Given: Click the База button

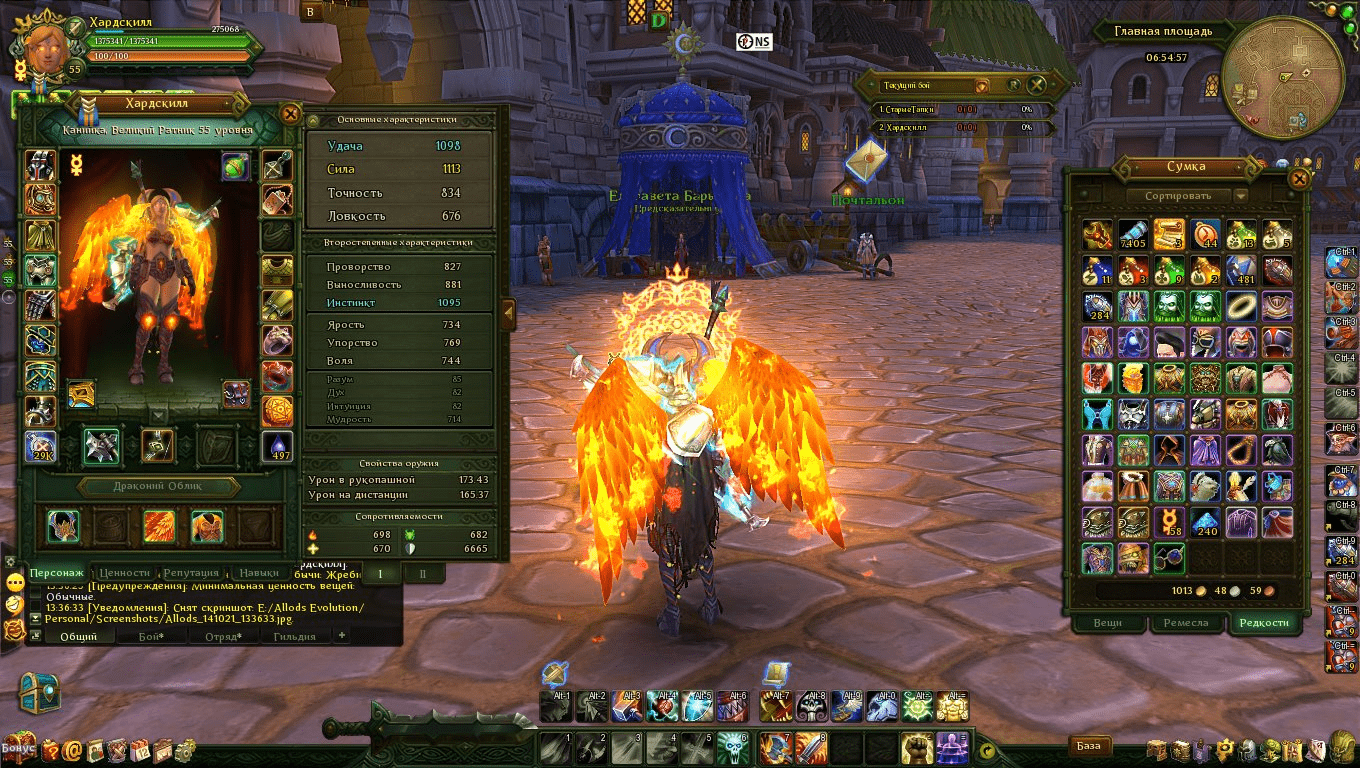Looking at the screenshot, I should click(1089, 745).
